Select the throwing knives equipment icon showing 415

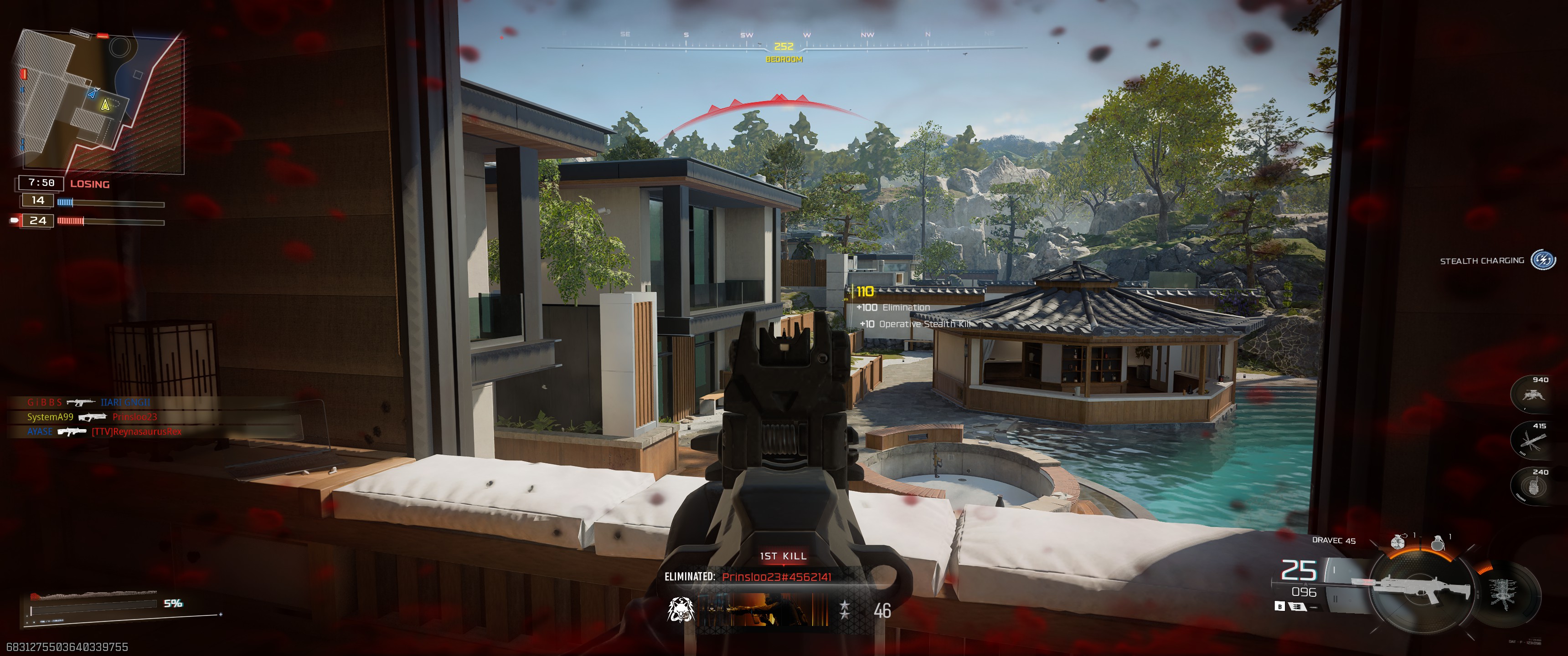tap(1533, 443)
